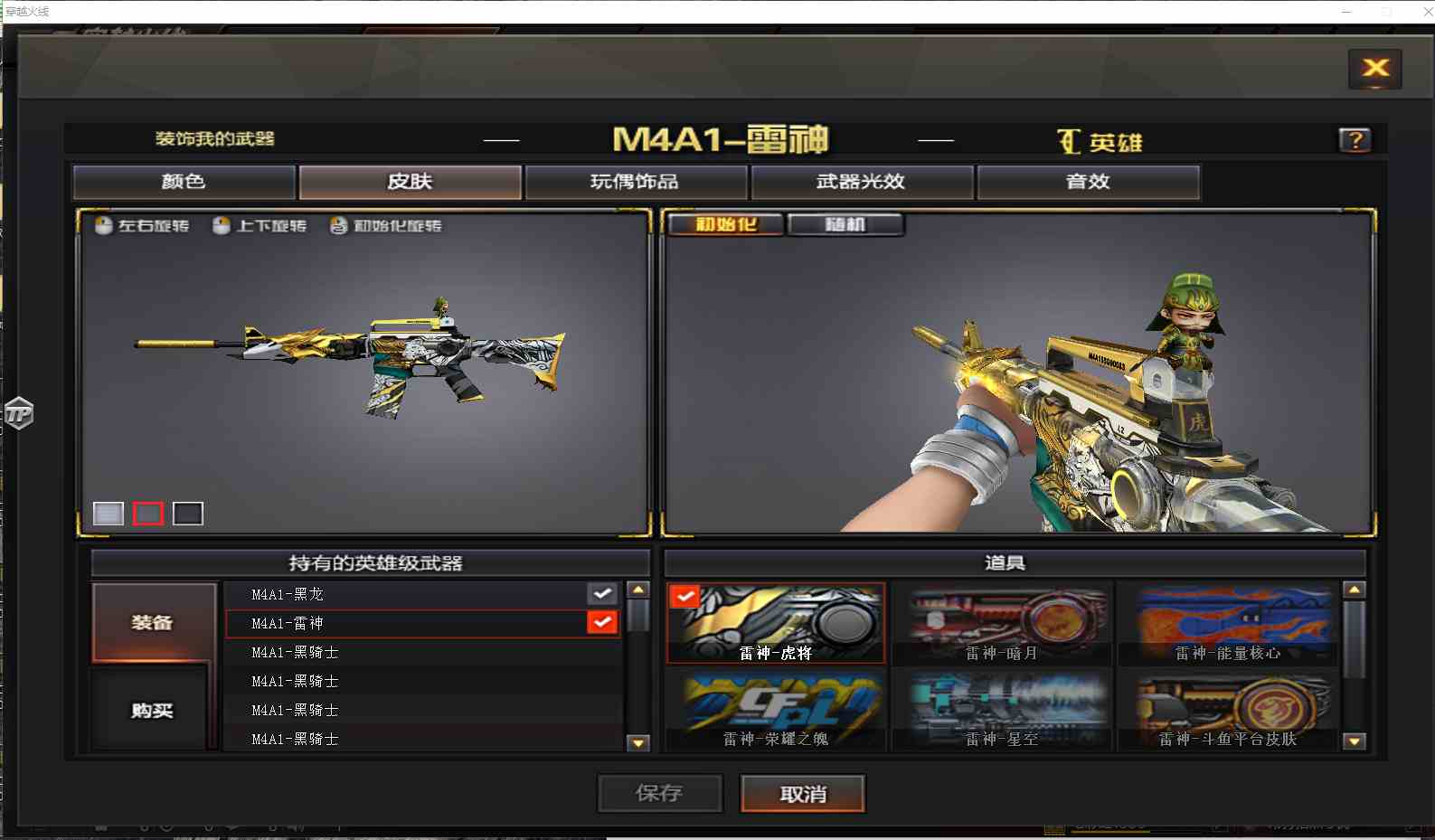Viewport: 1435px width, 840px height.
Task: Switch to the 颜色 tab
Action: [184, 182]
